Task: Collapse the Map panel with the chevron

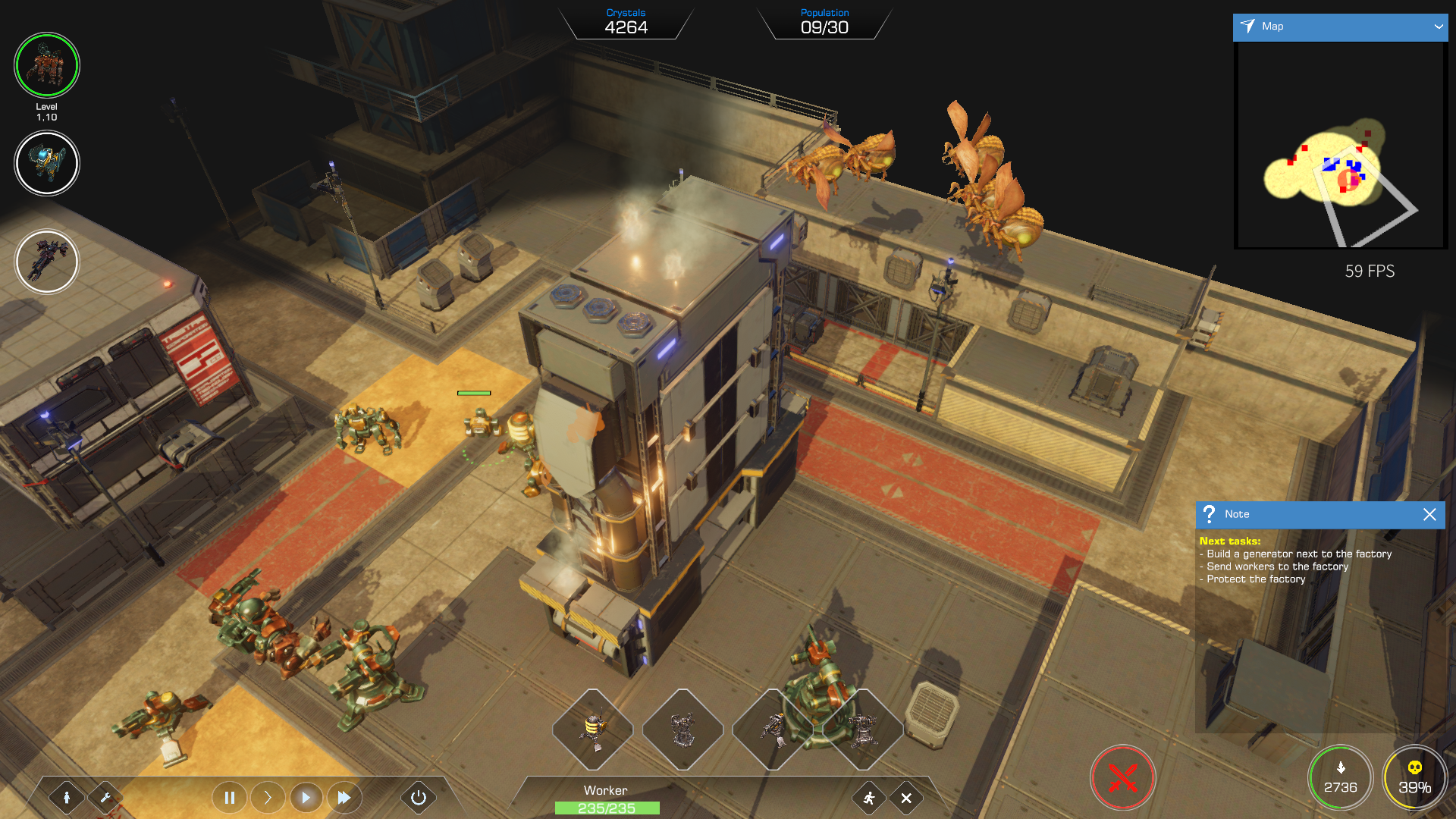Action: (1438, 27)
